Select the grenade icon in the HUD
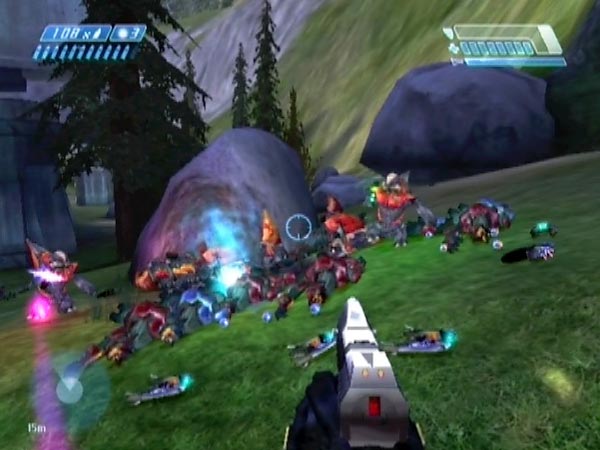 [124, 34]
